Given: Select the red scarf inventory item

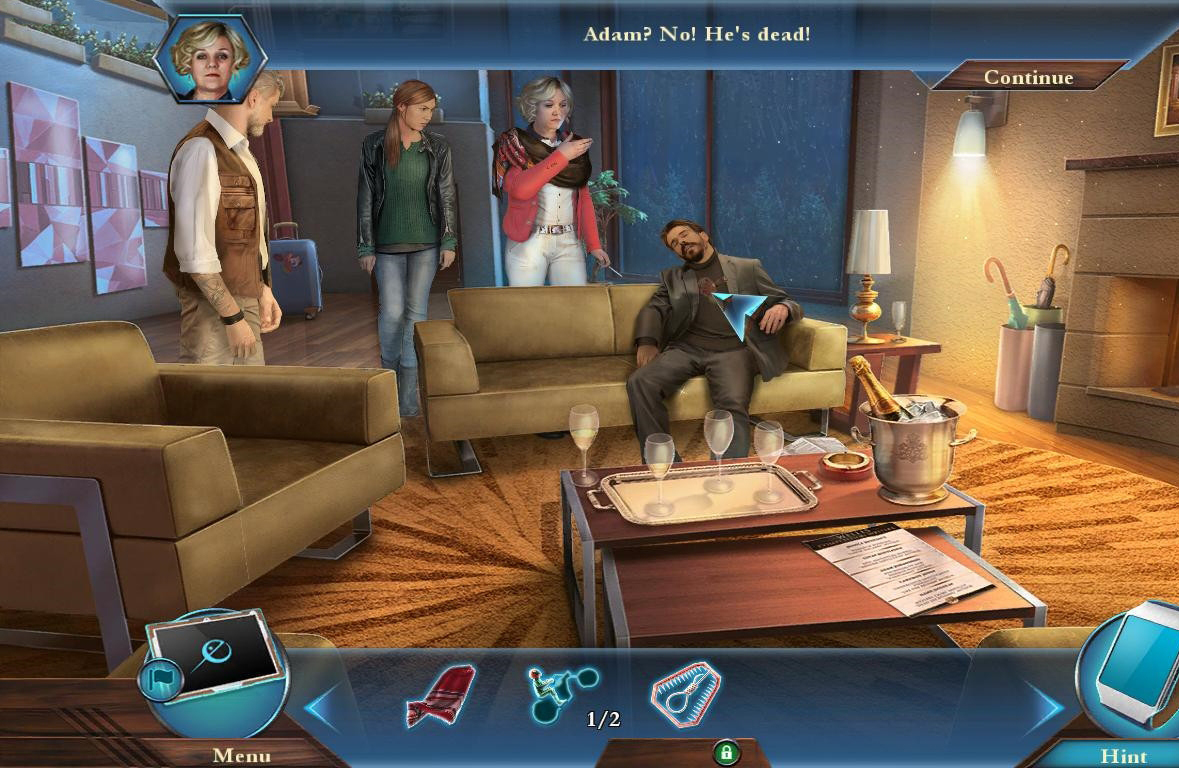Looking at the screenshot, I should (x=441, y=694).
